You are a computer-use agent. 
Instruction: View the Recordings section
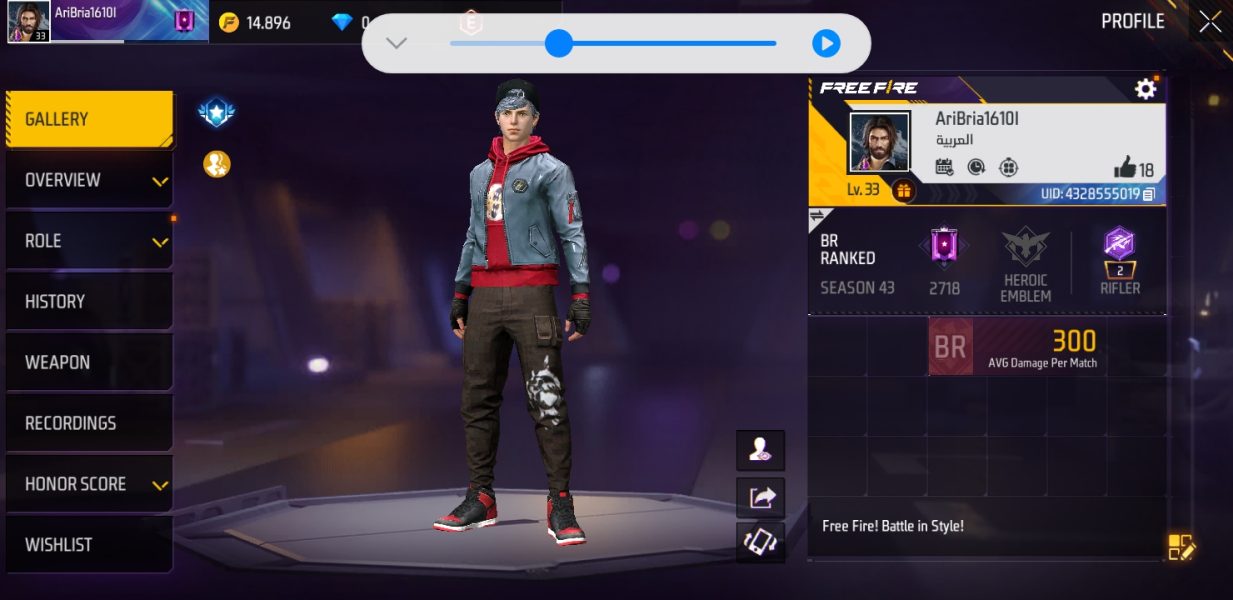pyautogui.click(x=88, y=423)
